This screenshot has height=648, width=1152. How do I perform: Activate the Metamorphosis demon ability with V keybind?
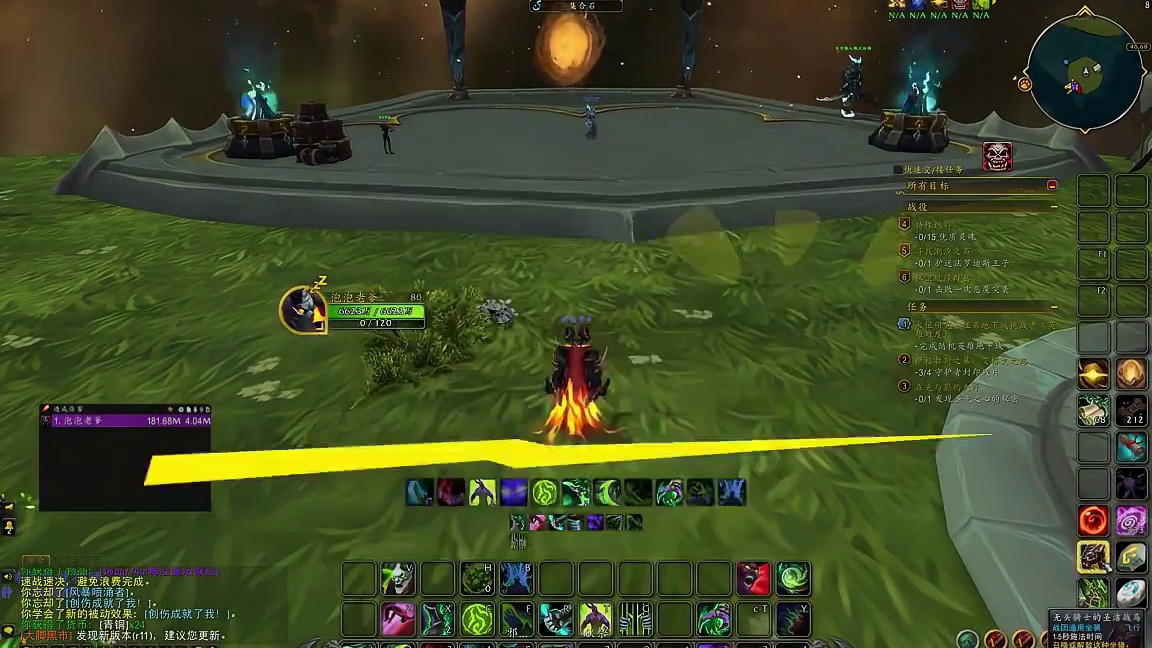point(398,579)
